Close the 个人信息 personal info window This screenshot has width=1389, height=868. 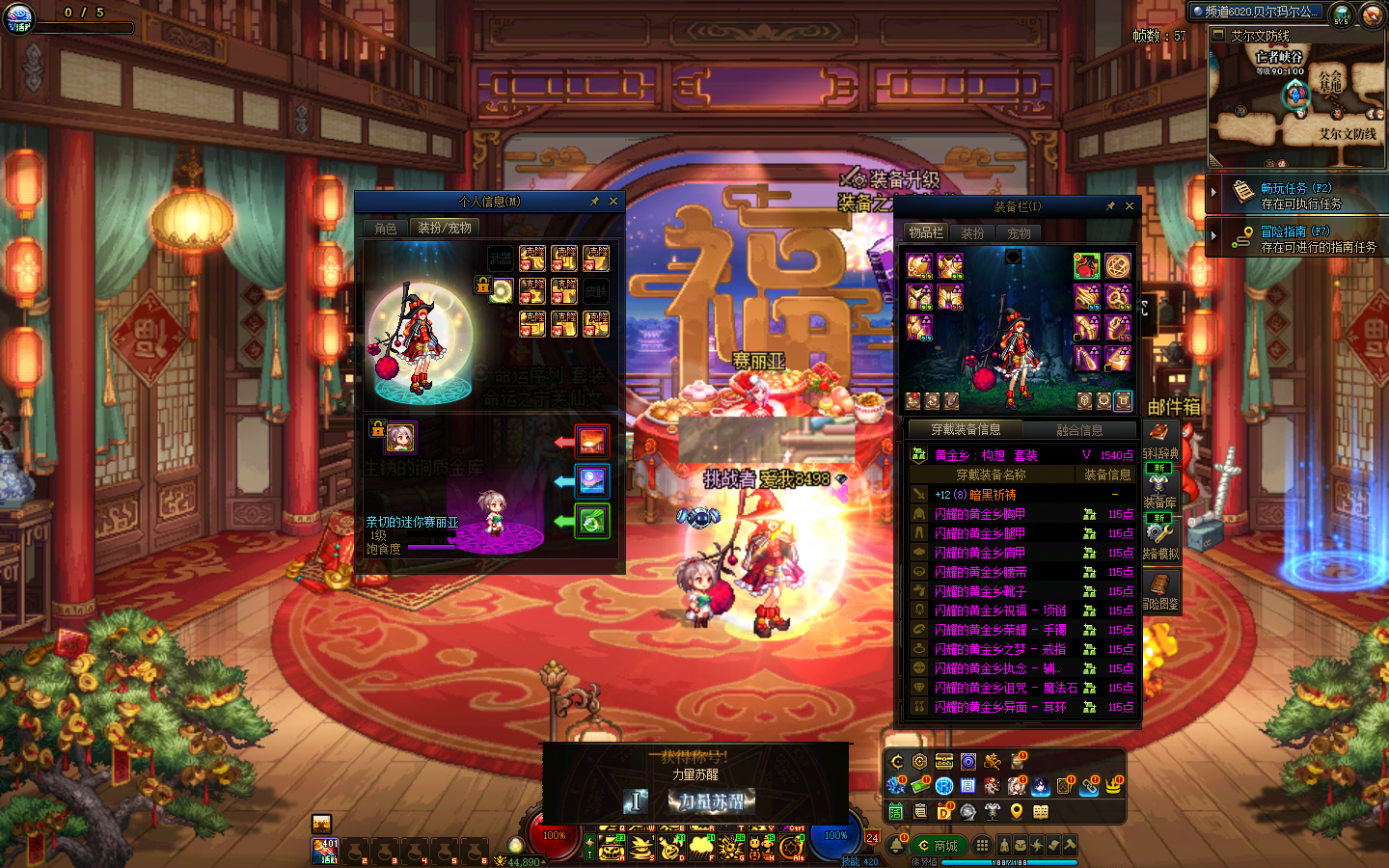pyautogui.click(x=613, y=202)
